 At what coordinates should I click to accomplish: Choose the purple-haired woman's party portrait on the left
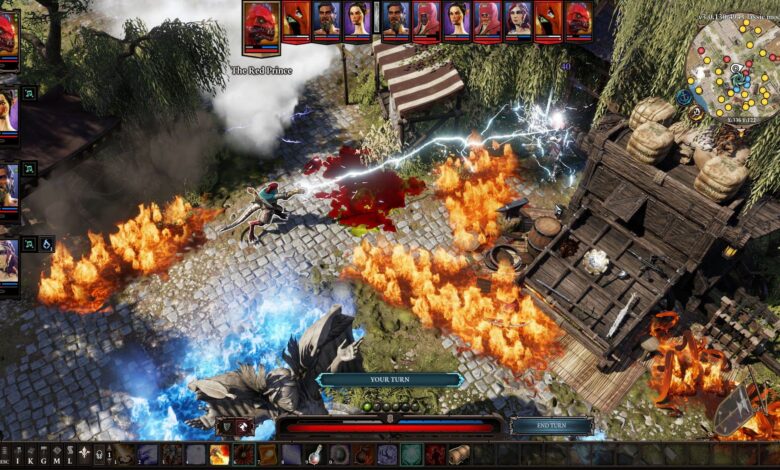(x=8, y=263)
